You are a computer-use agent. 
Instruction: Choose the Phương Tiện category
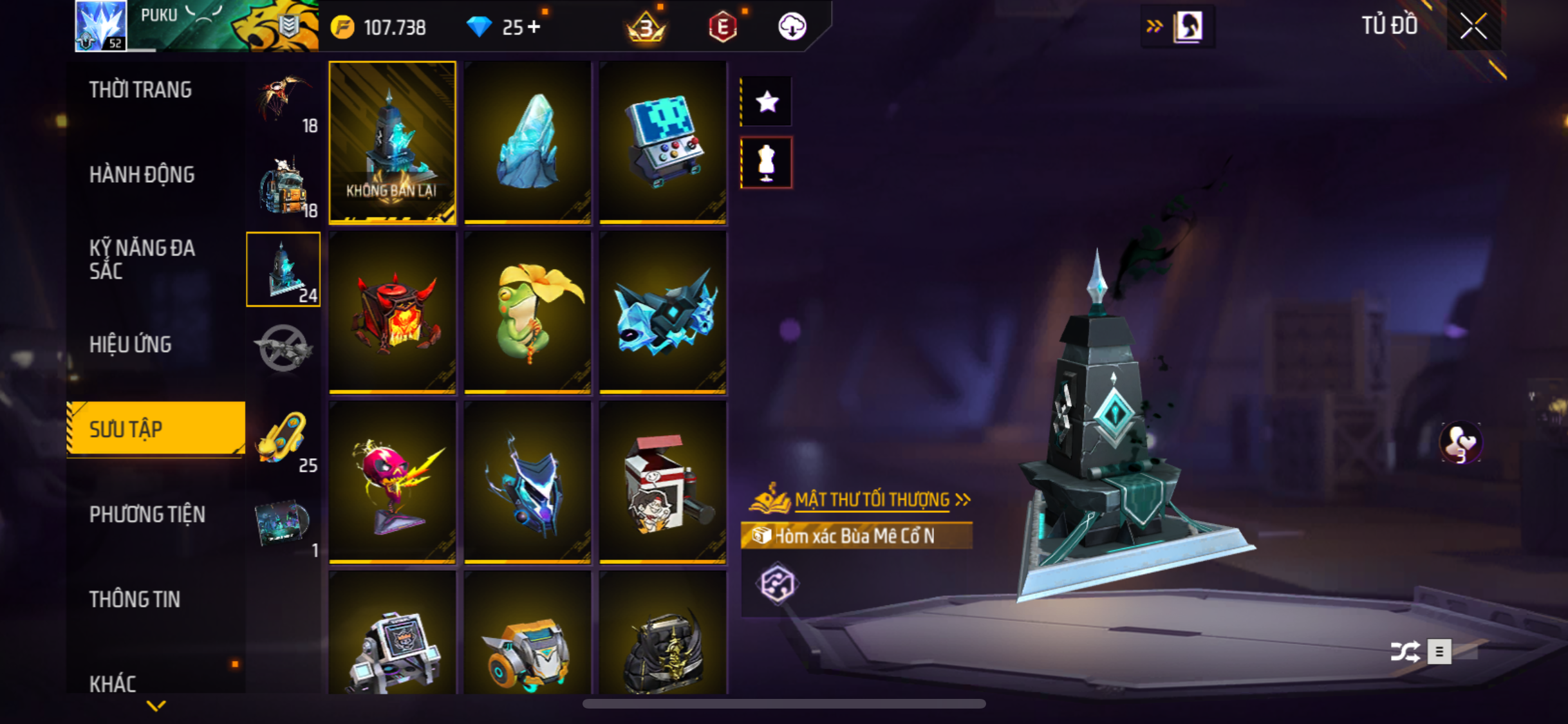pyautogui.click(x=147, y=515)
